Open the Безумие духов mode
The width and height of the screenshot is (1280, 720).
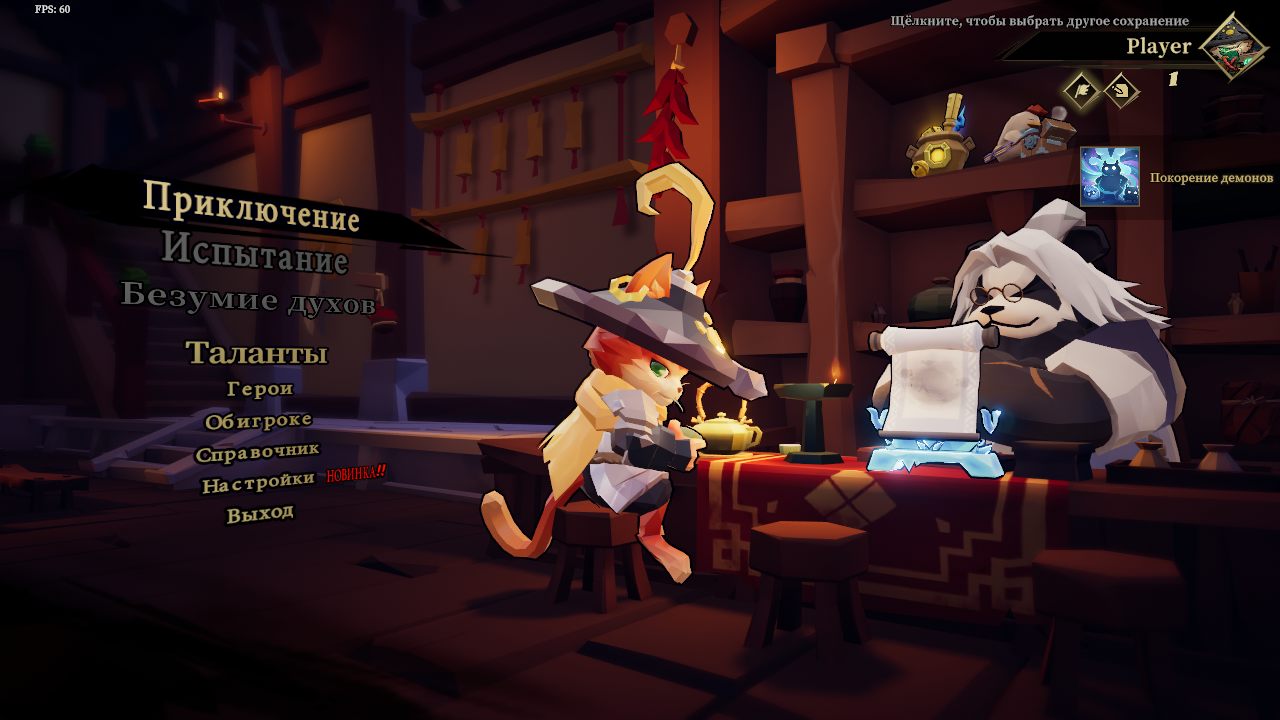pos(248,298)
